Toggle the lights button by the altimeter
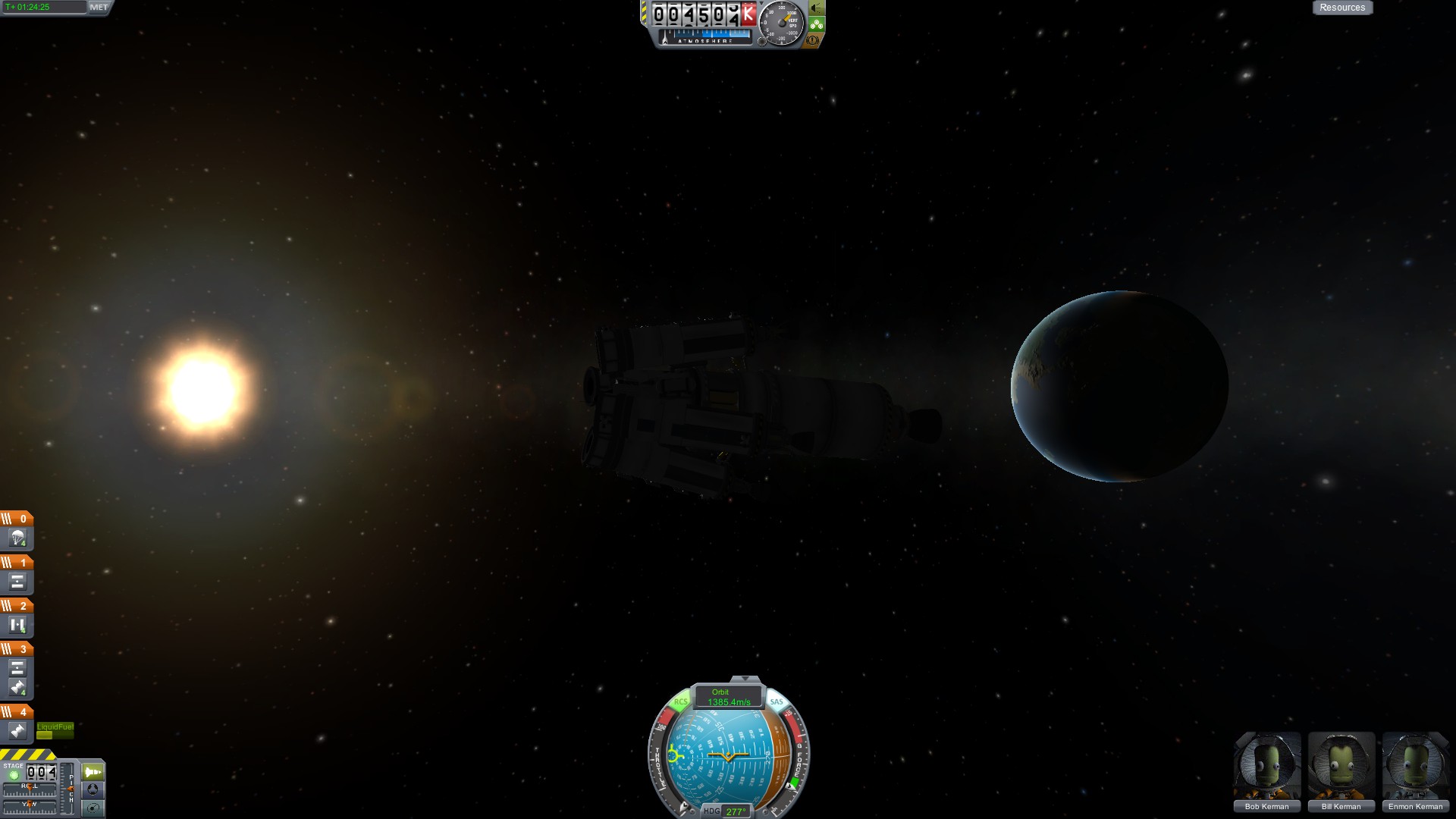This screenshot has width=1456, height=819. tap(816, 8)
